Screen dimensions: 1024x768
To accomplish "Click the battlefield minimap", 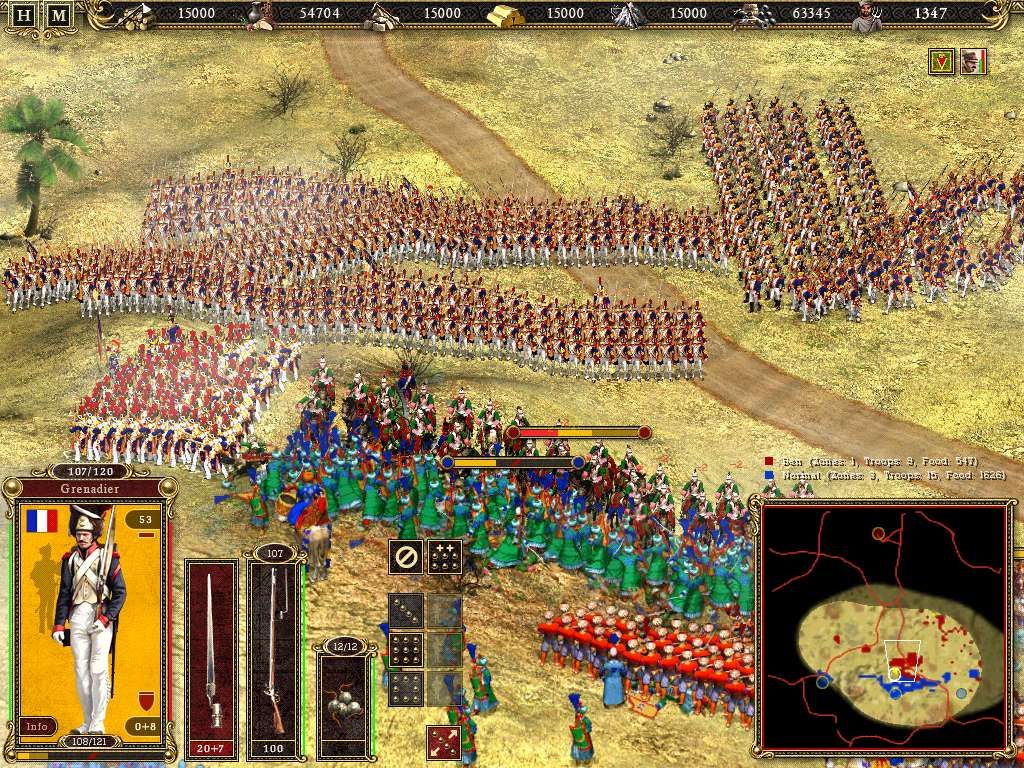I will click(x=883, y=627).
